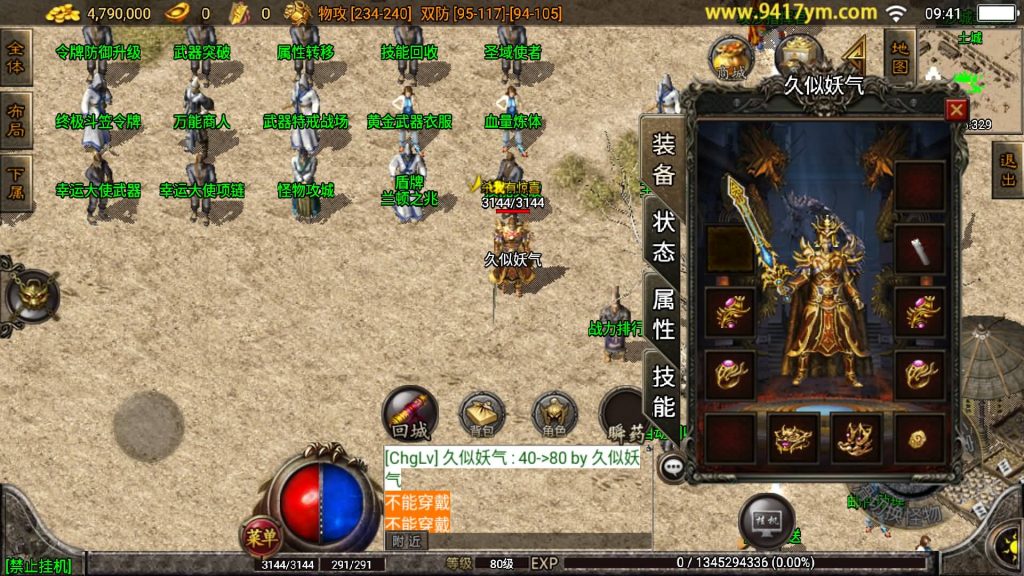Open the 属性 attributes tab
Image resolution: width=1024 pixels, height=576 pixels.
664,312
